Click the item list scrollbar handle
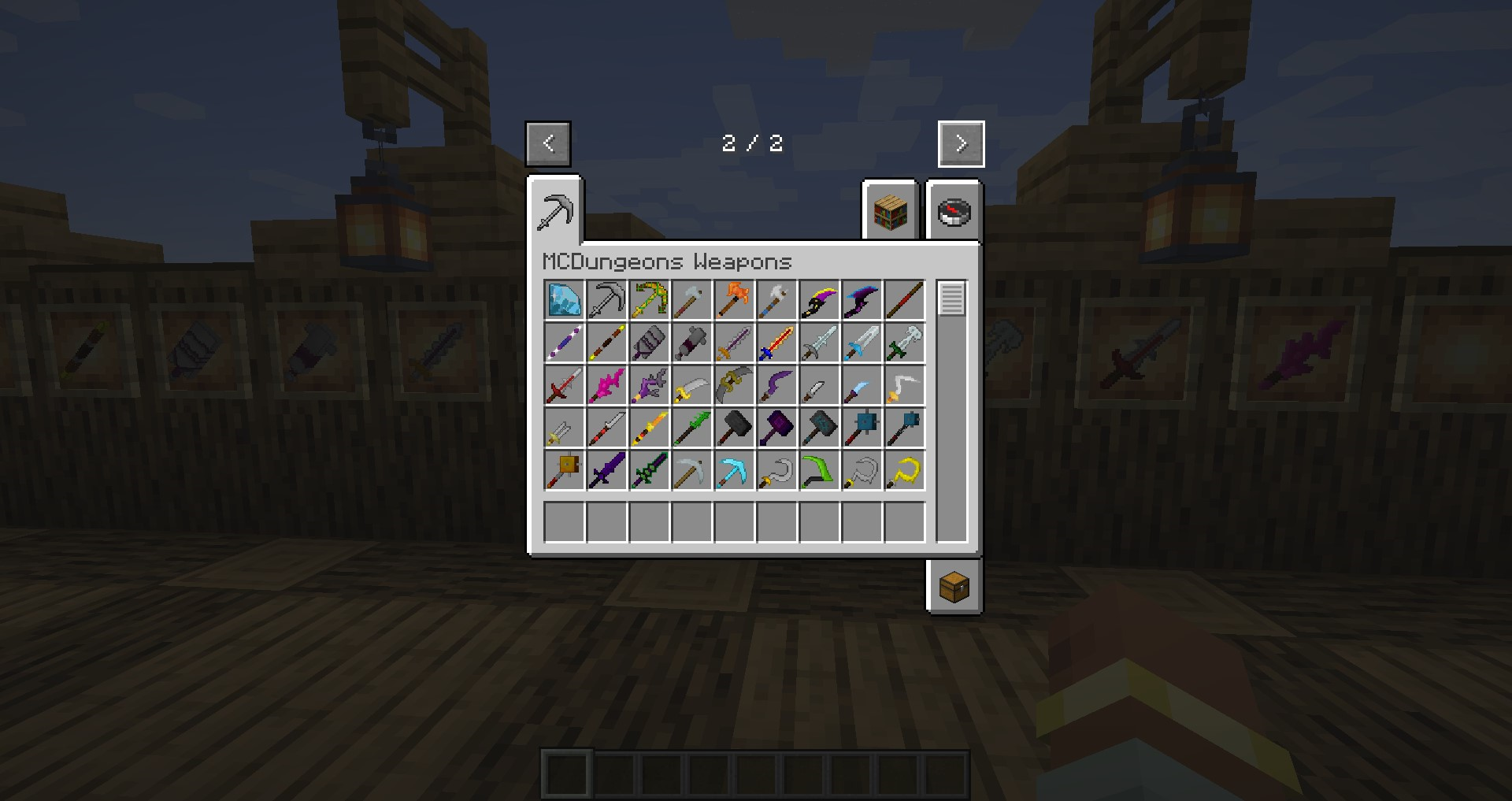This screenshot has height=801, width=1512. click(x=951, y=299)
